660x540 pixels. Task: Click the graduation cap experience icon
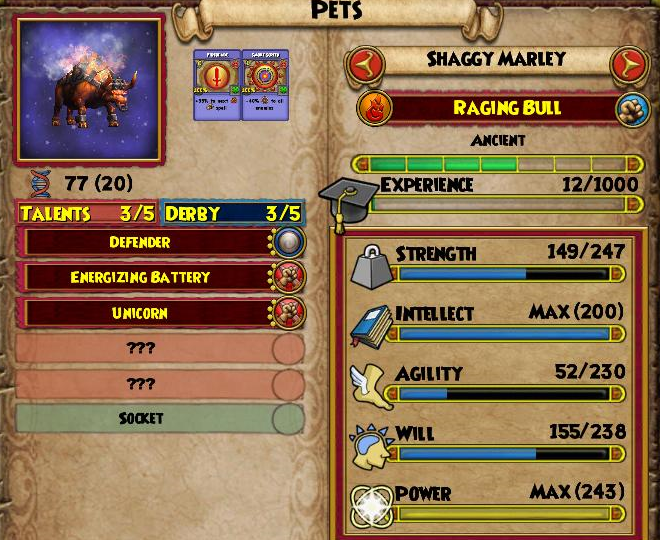pos(348,196)
